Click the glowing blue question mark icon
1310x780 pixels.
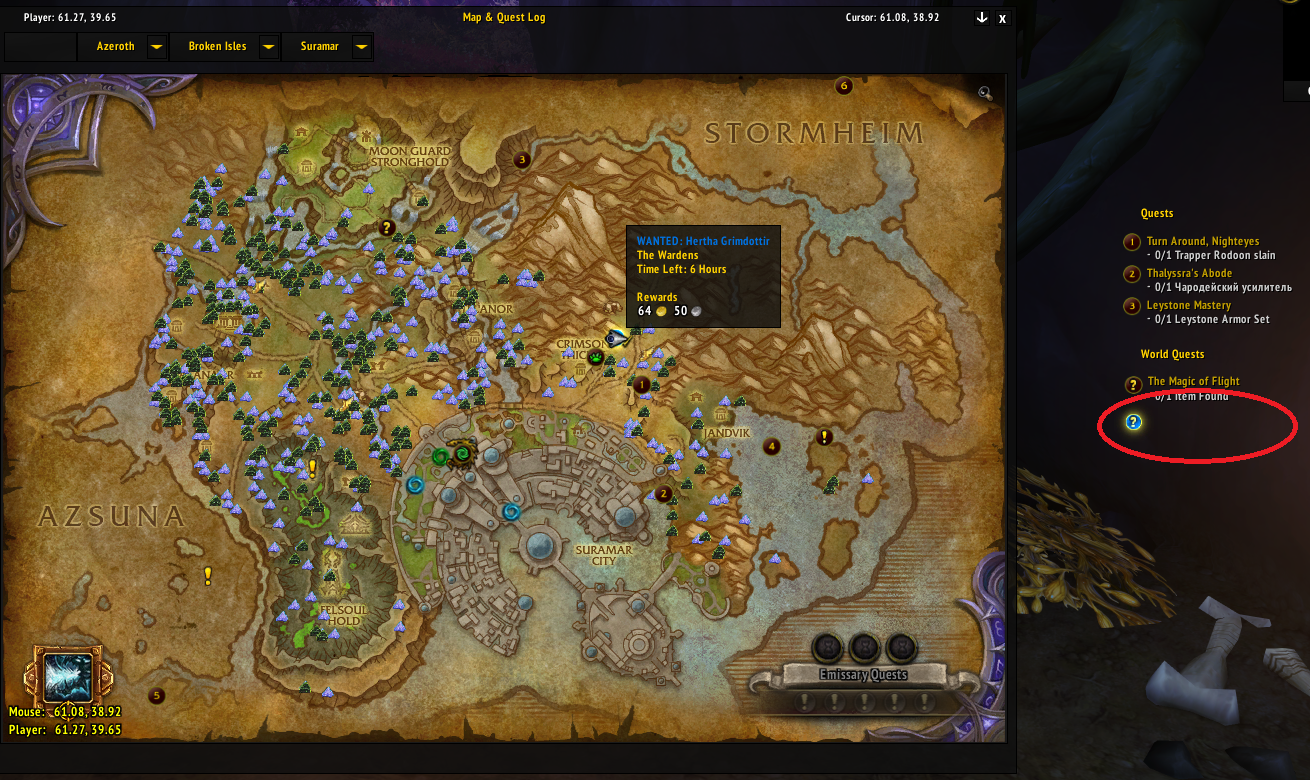coord(1133,422)
